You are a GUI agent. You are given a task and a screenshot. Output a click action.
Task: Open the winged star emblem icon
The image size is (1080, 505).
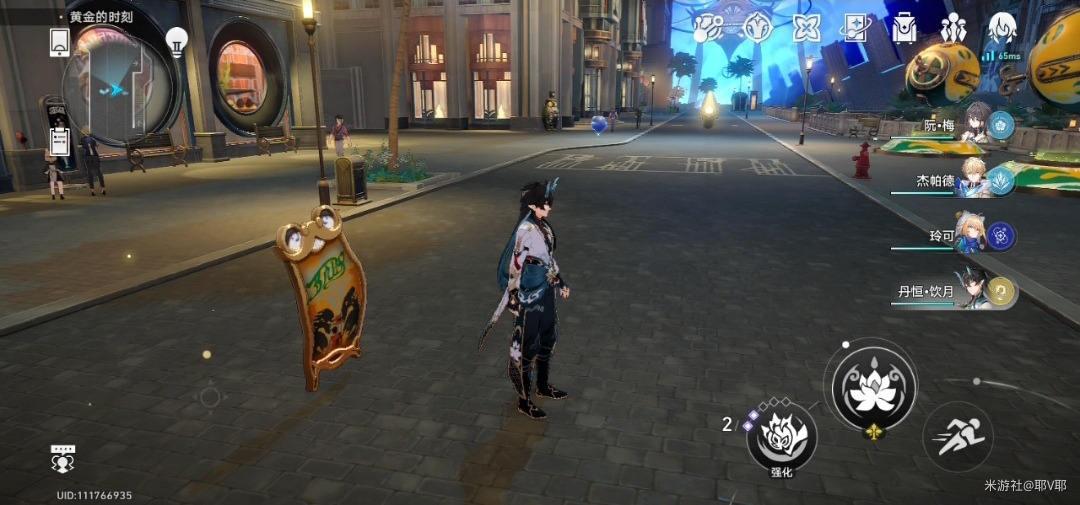pos(758,28)
